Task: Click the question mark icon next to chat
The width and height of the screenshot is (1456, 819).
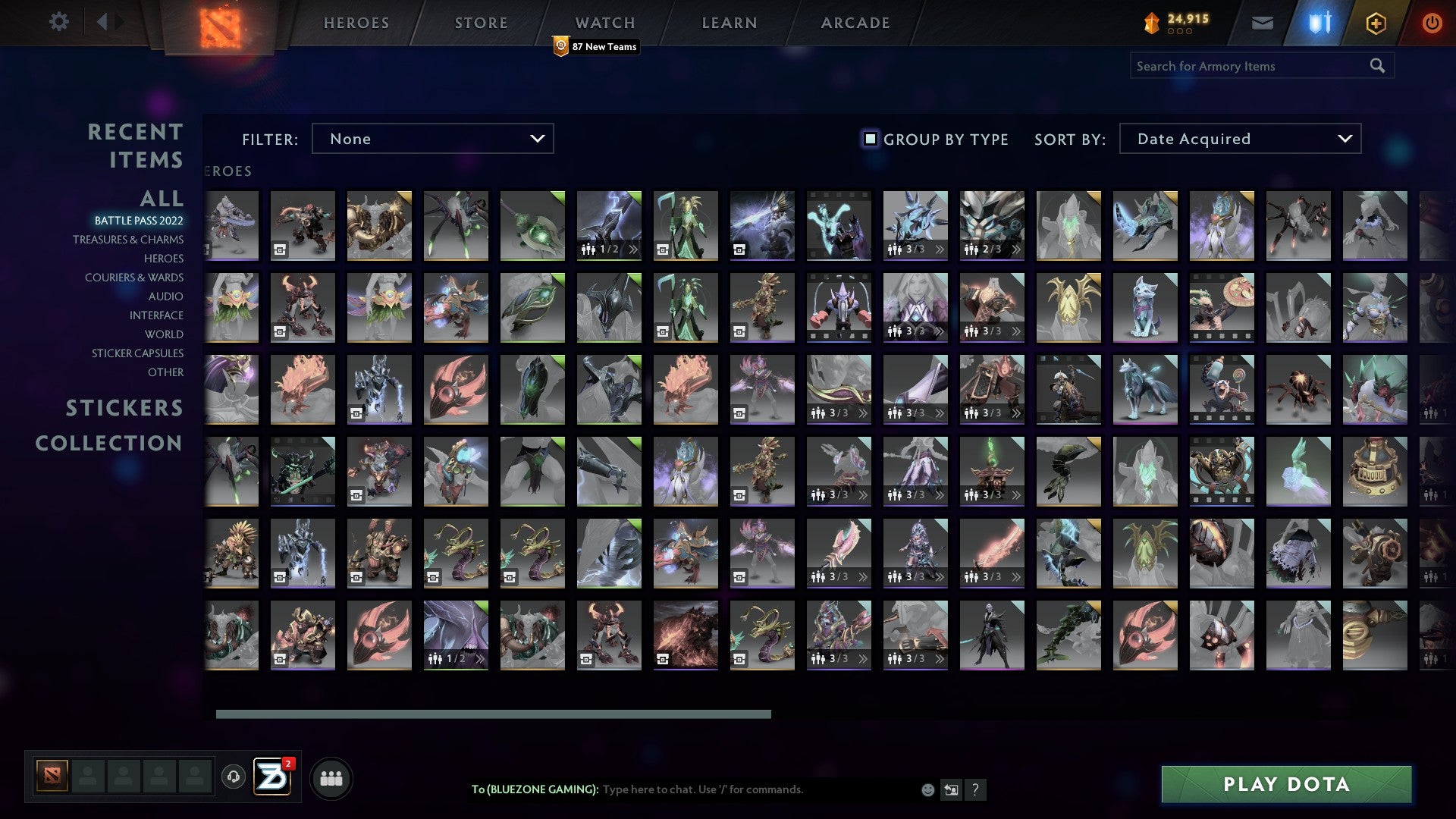Action: 975,789
